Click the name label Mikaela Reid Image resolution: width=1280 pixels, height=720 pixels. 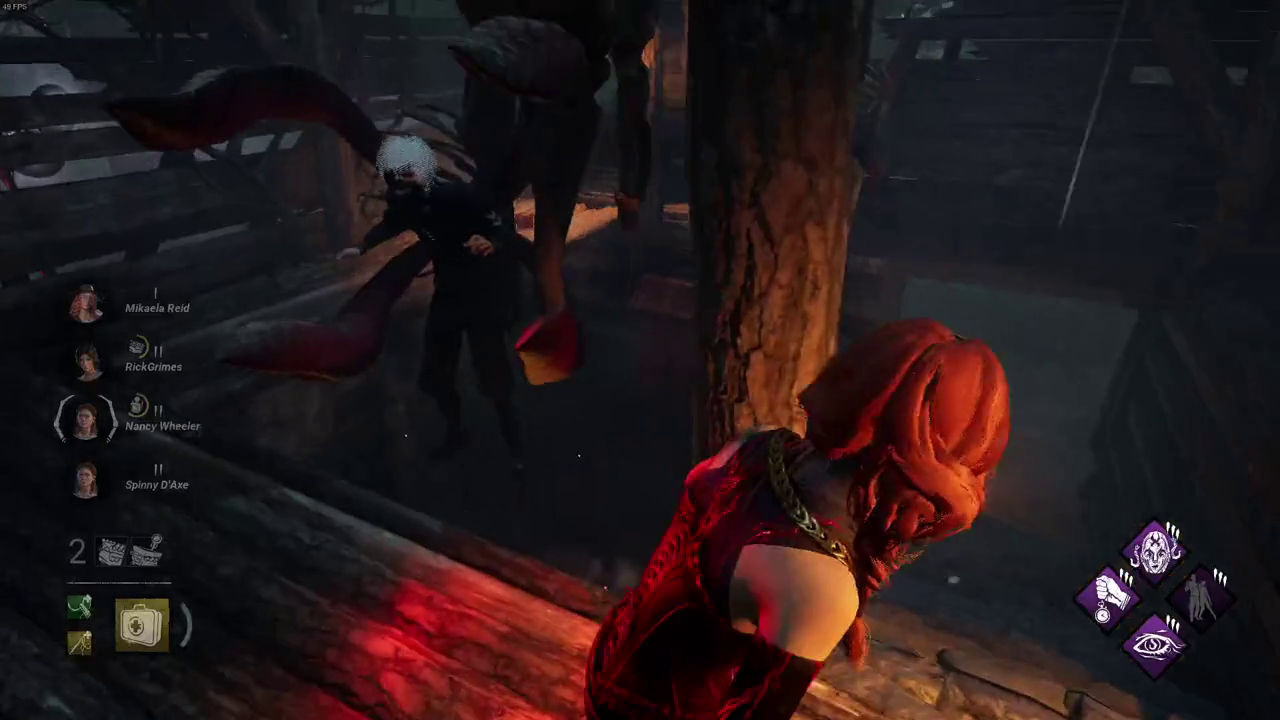click(157, 308)
